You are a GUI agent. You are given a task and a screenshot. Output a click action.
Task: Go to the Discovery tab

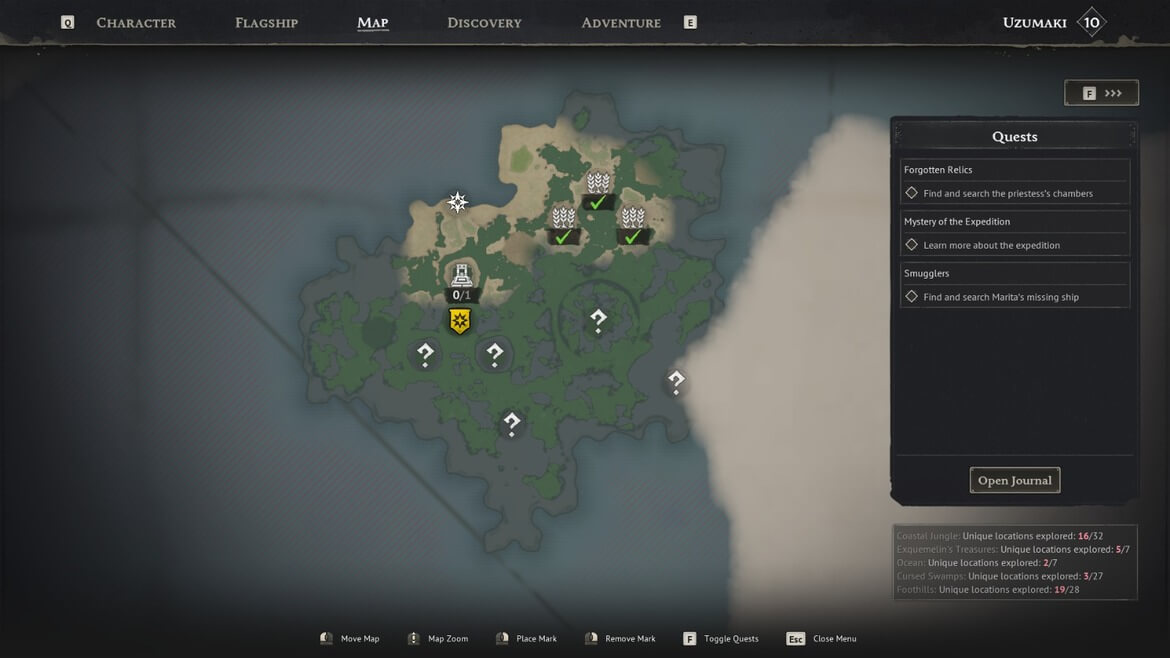[x=484, y=23]
